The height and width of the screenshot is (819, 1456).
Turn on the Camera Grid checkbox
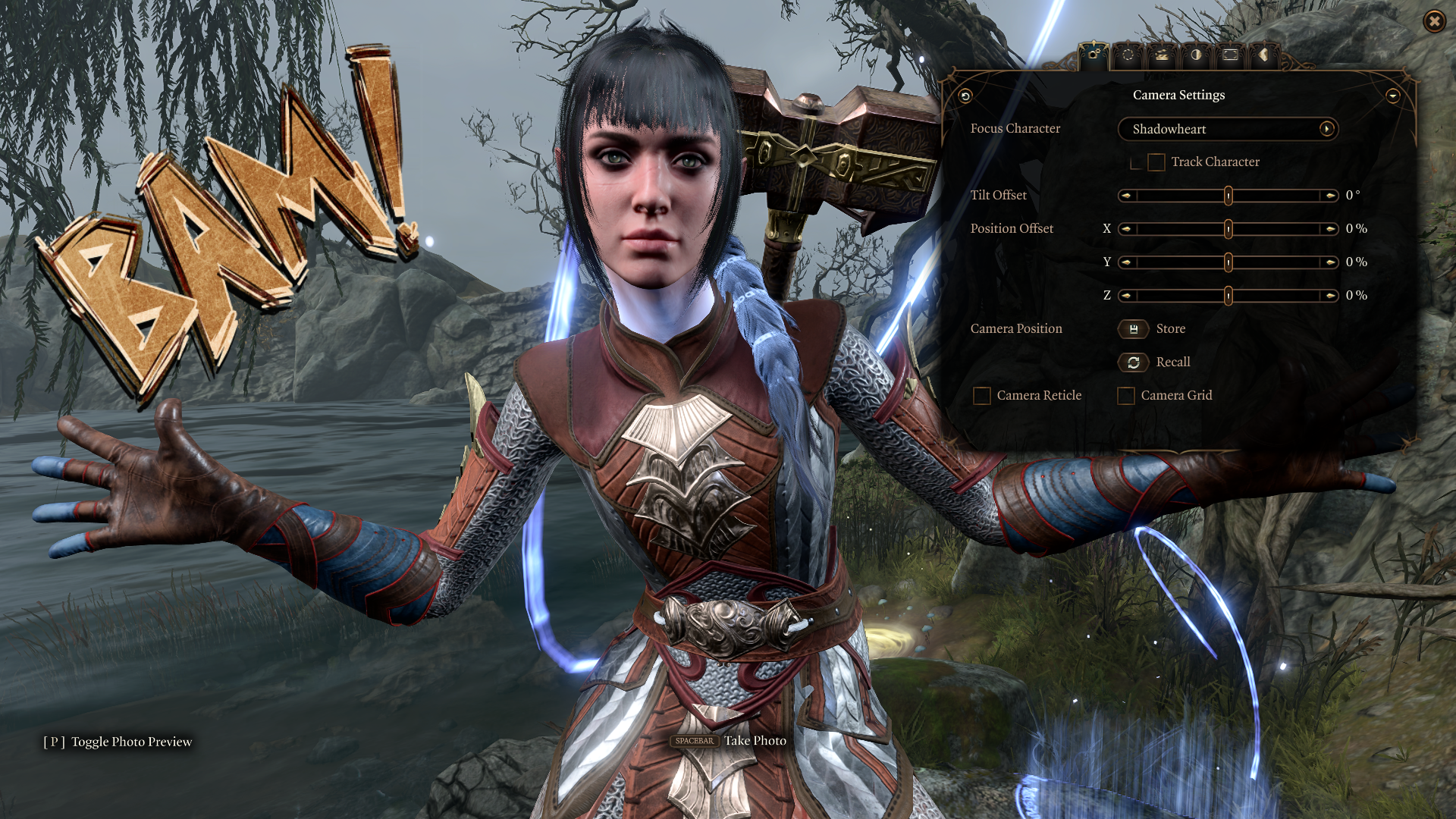(x=1126, y=396)
